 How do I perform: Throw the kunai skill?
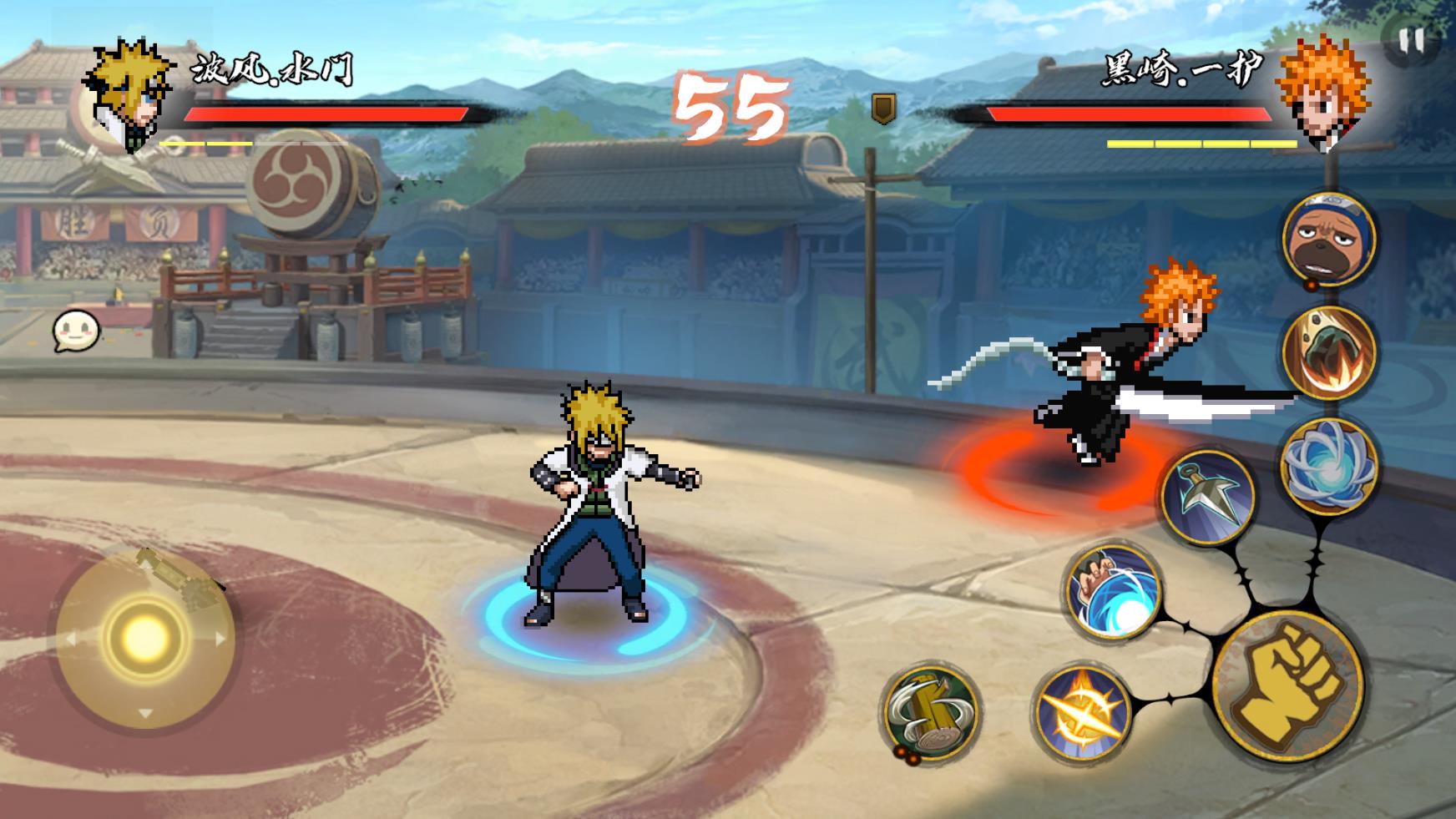tap(1208, 497)
